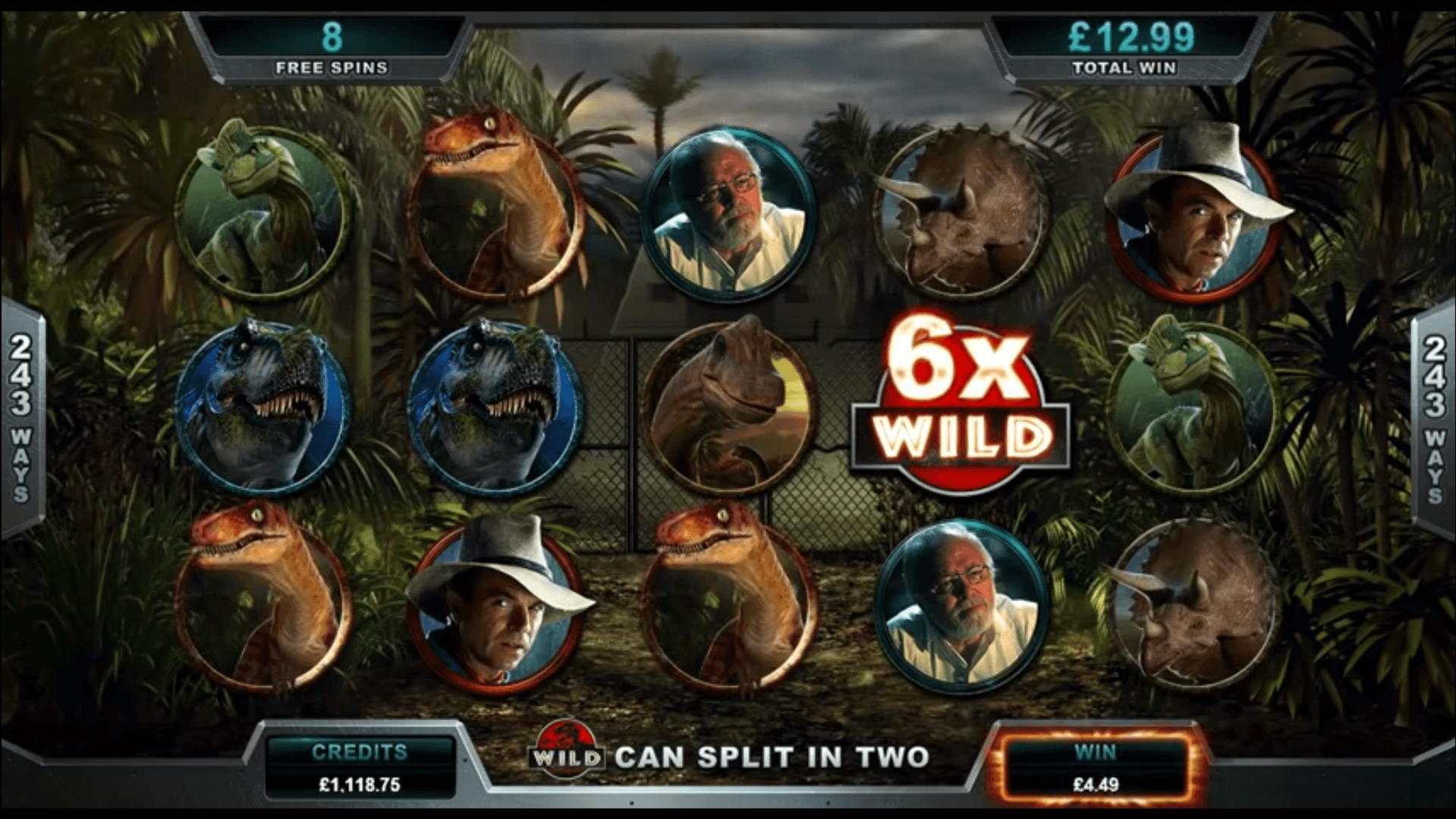Viewport: 1456px width, 819px height.
Task: Click the WIN amount box
Action: point(1095,767)
